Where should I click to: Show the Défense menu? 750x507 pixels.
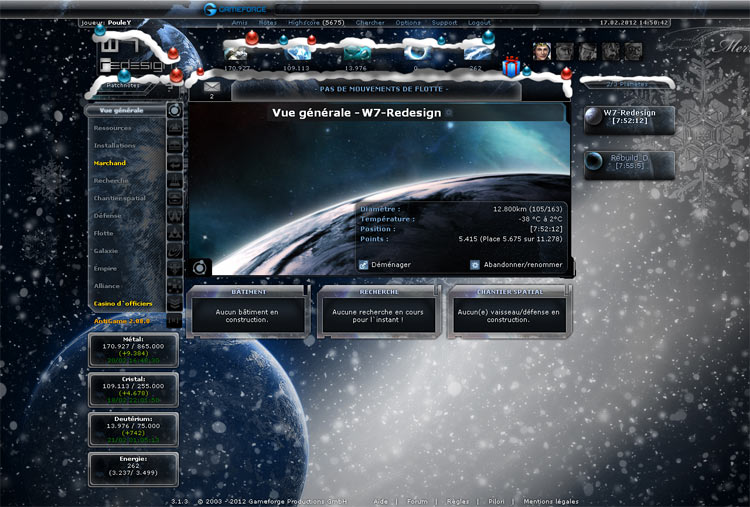point(108,215)
